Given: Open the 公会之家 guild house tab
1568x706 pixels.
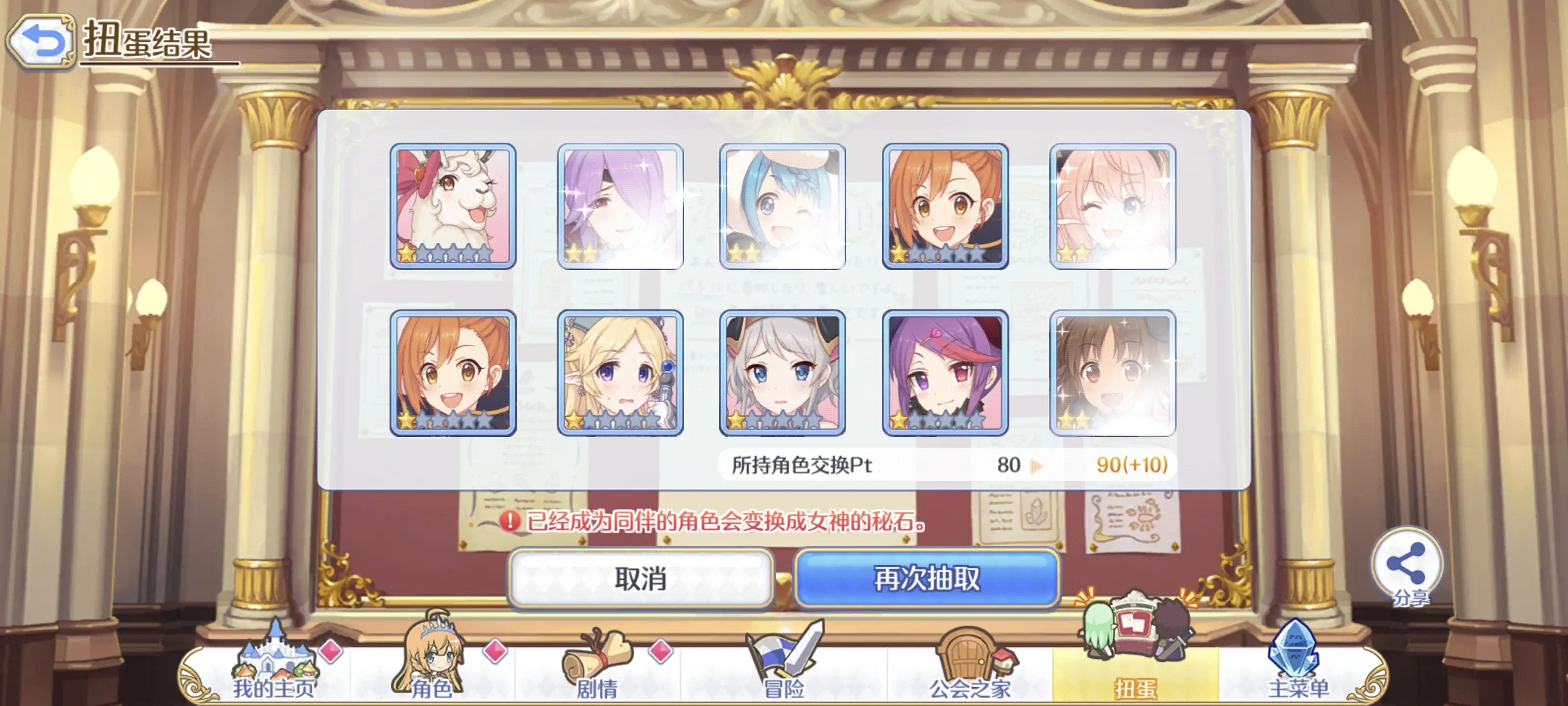Looking at the screenshot, I should (969, 670).
